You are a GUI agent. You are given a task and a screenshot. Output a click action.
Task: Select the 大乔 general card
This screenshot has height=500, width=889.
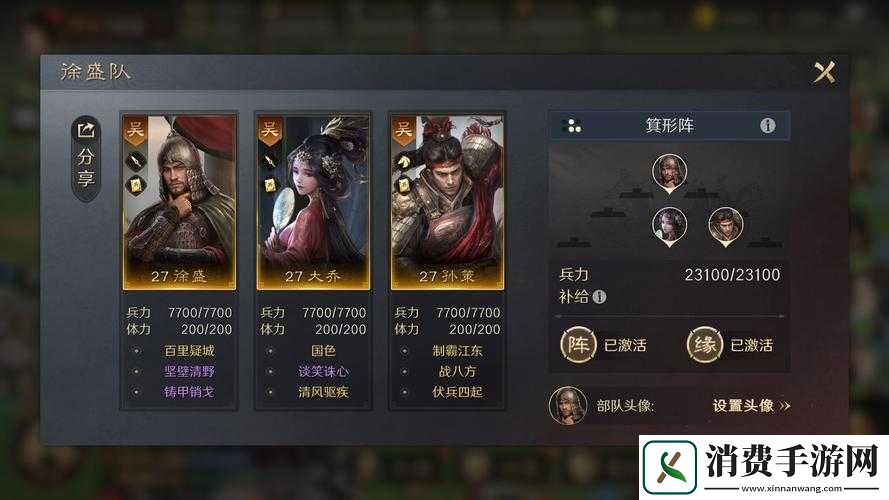(x=313, y=201)
